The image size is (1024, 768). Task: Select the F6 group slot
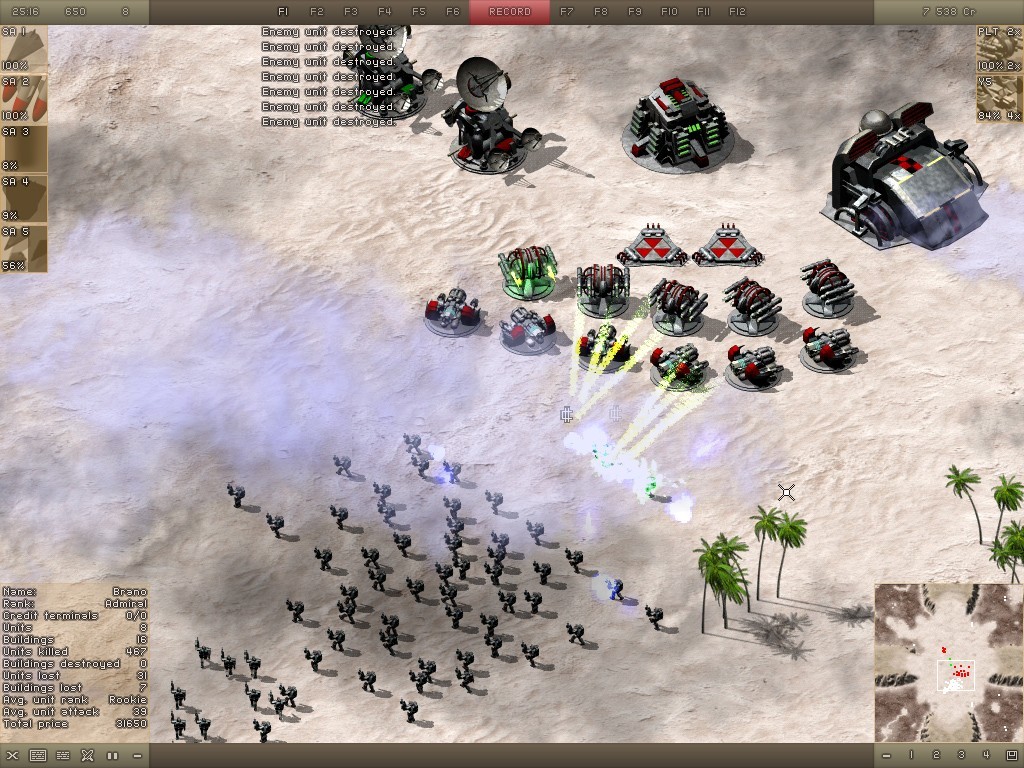[453, 12]
